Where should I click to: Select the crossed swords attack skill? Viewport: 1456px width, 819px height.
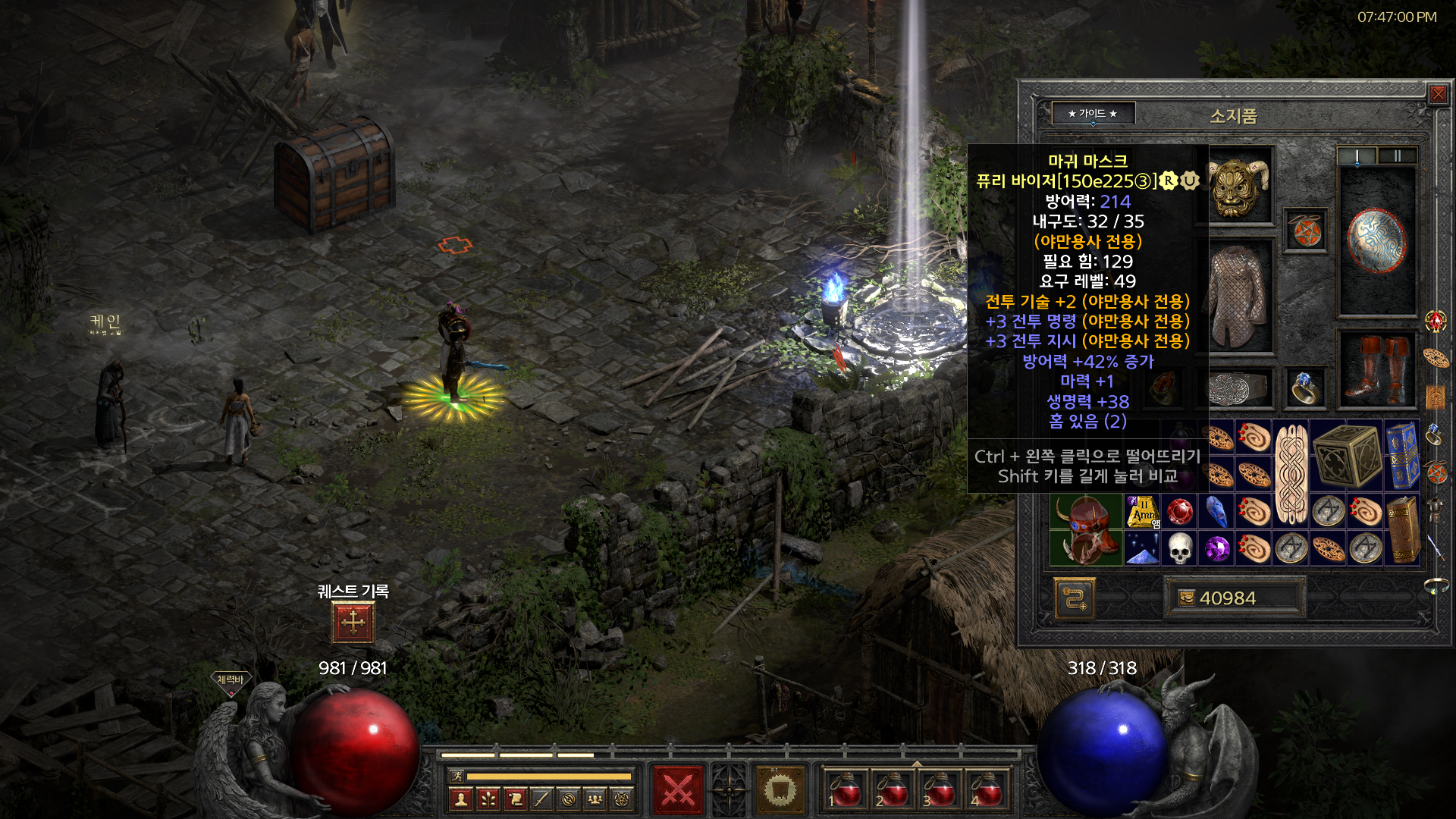678,791
